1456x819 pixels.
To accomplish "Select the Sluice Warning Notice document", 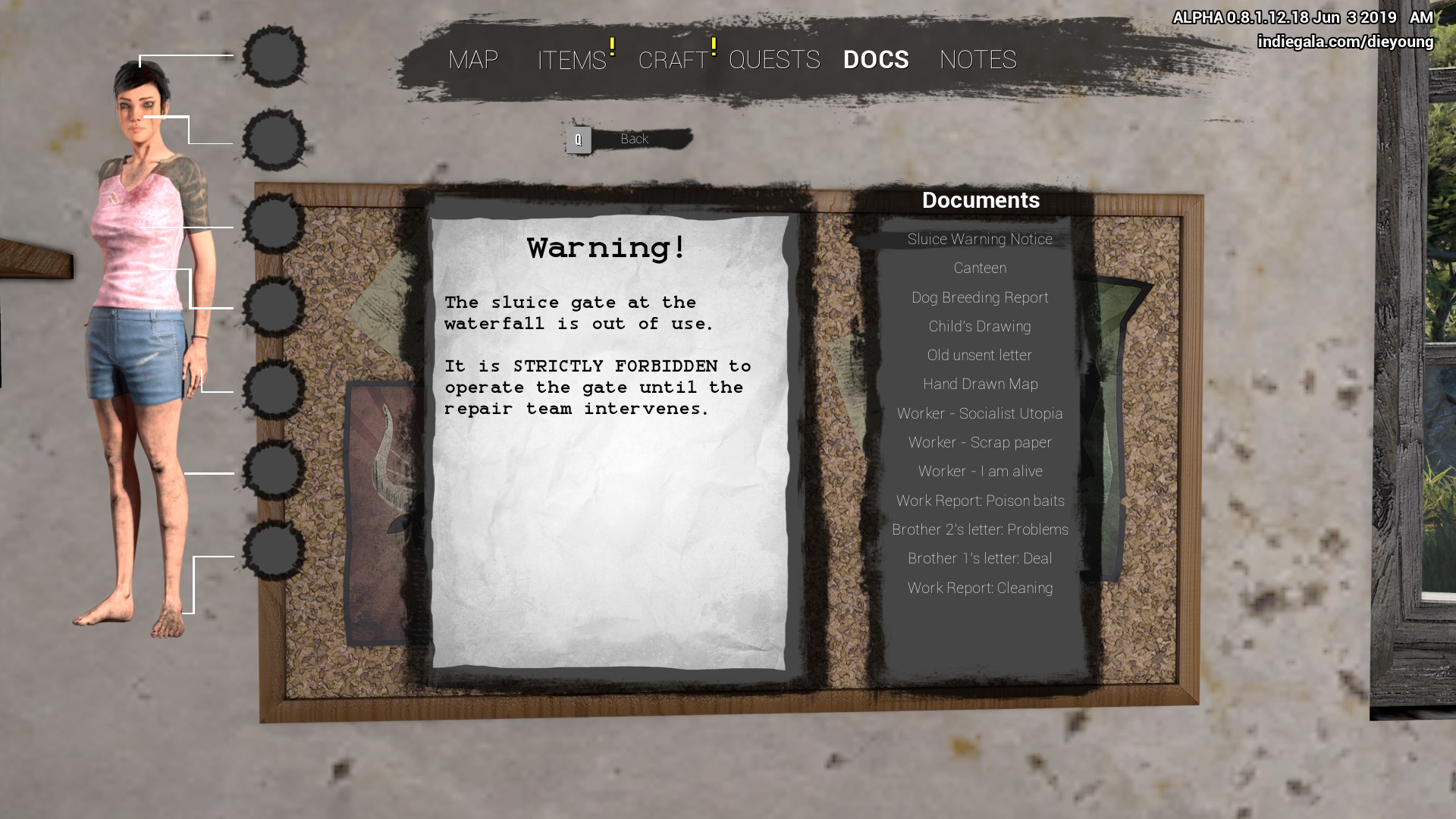I will pos(980,240).
